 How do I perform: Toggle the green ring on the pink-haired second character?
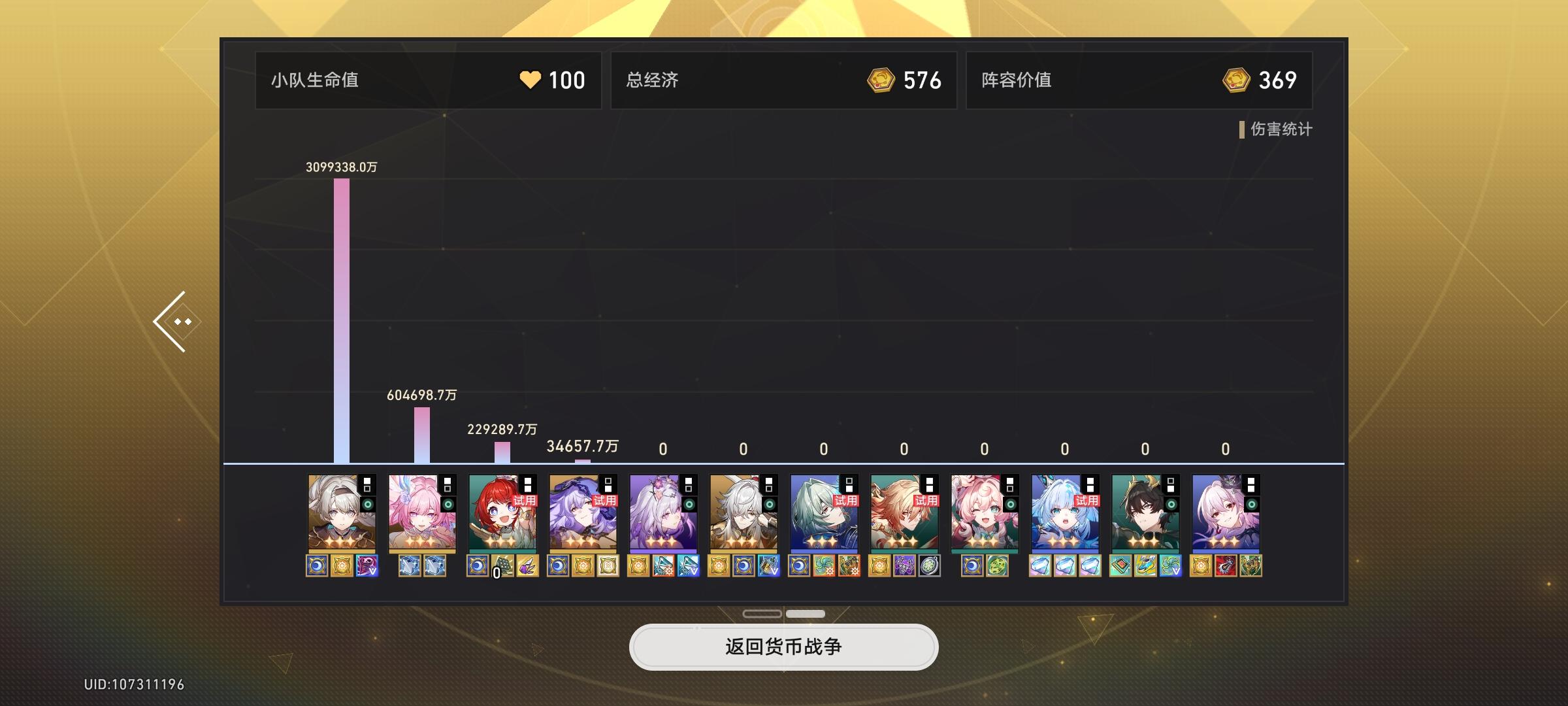coord(448,505)
